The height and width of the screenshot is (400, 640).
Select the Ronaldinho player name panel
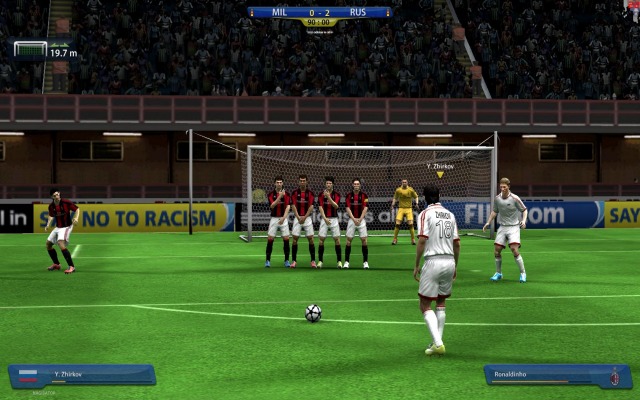point(557,375)
